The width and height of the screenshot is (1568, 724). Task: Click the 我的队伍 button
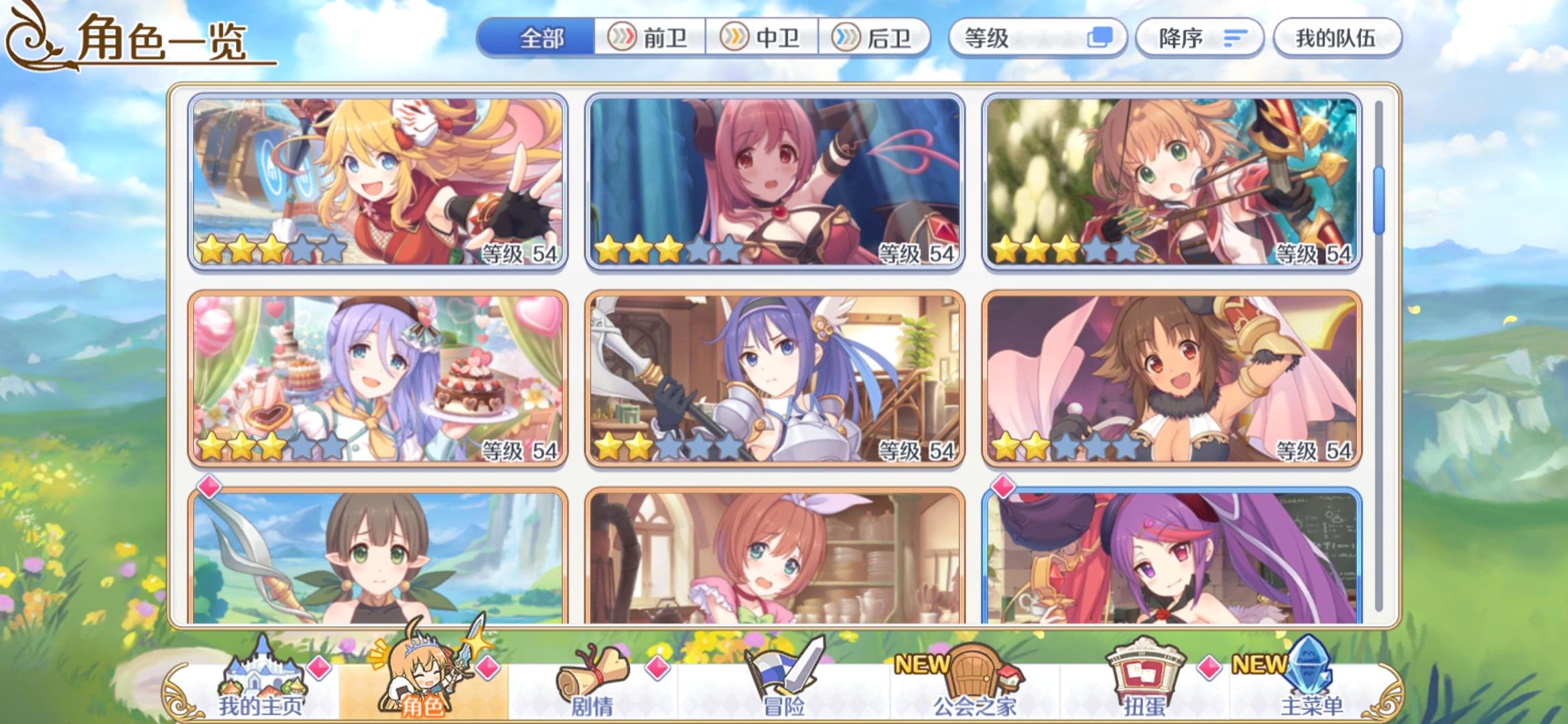coord(1335,38)
